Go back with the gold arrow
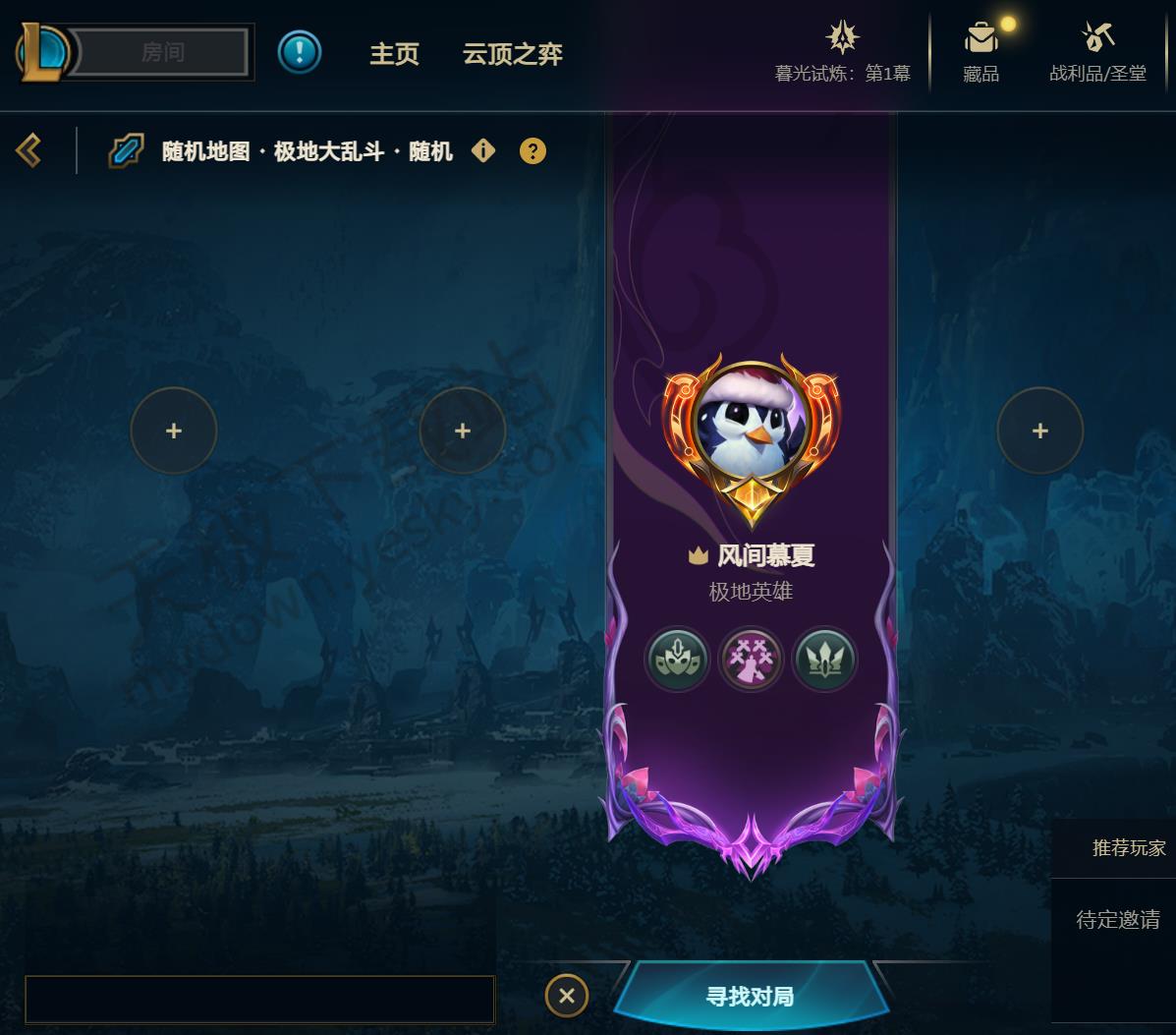This screenshot has width=1176, height=1035. pos(28,150)
